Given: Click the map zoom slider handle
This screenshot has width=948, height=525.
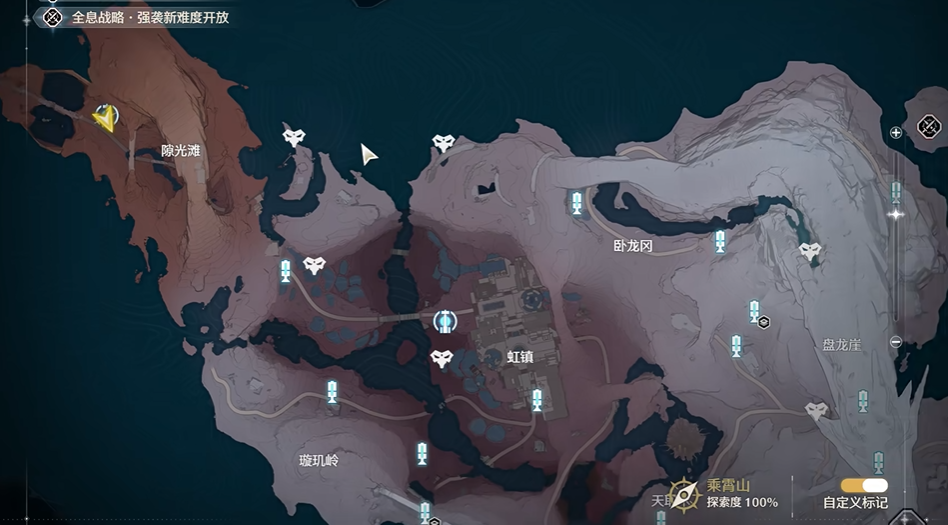Looking at the screenshot, I should coord(896,214).
